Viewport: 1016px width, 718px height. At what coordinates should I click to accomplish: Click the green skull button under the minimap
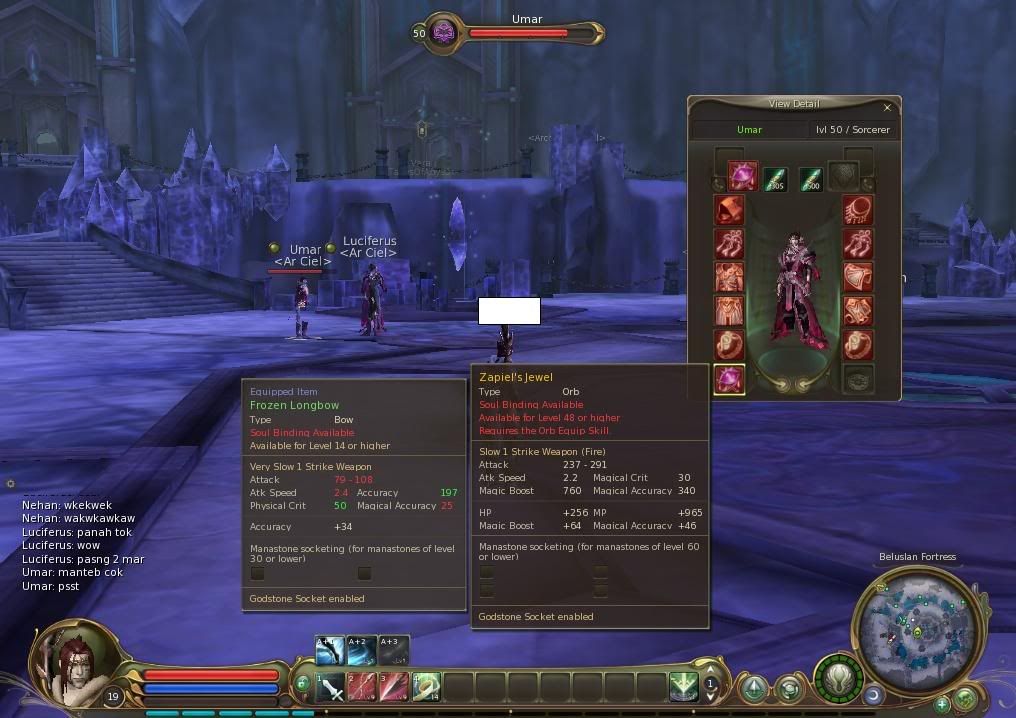[966, 698]
